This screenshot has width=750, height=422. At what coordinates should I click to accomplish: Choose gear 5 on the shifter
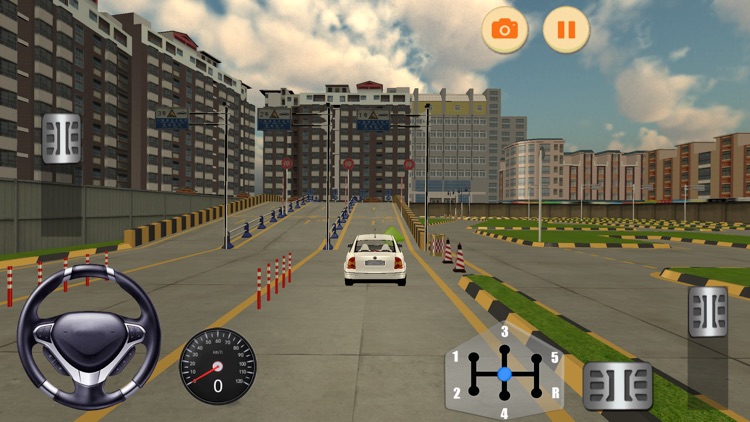(553, 357)
